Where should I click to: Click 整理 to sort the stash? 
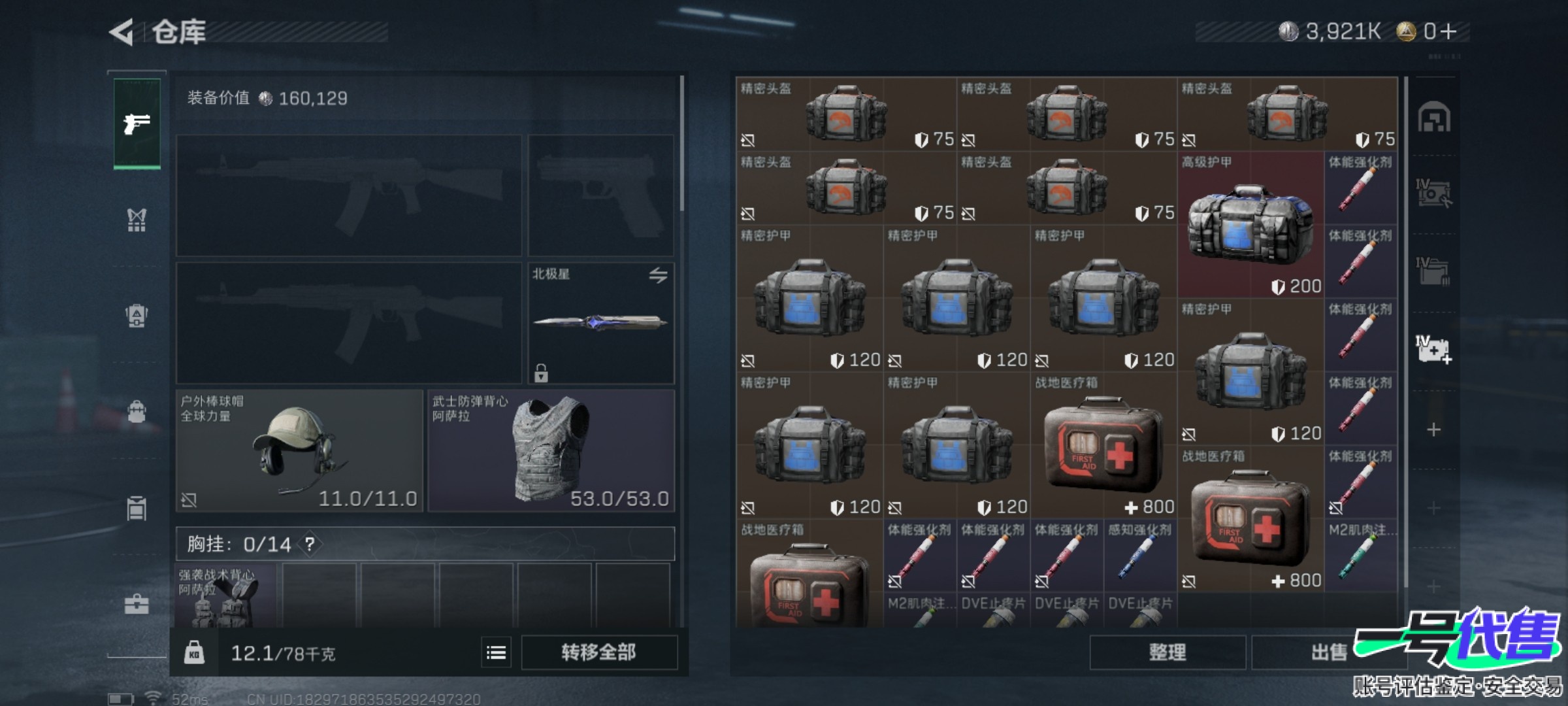tap(1167, 652)
